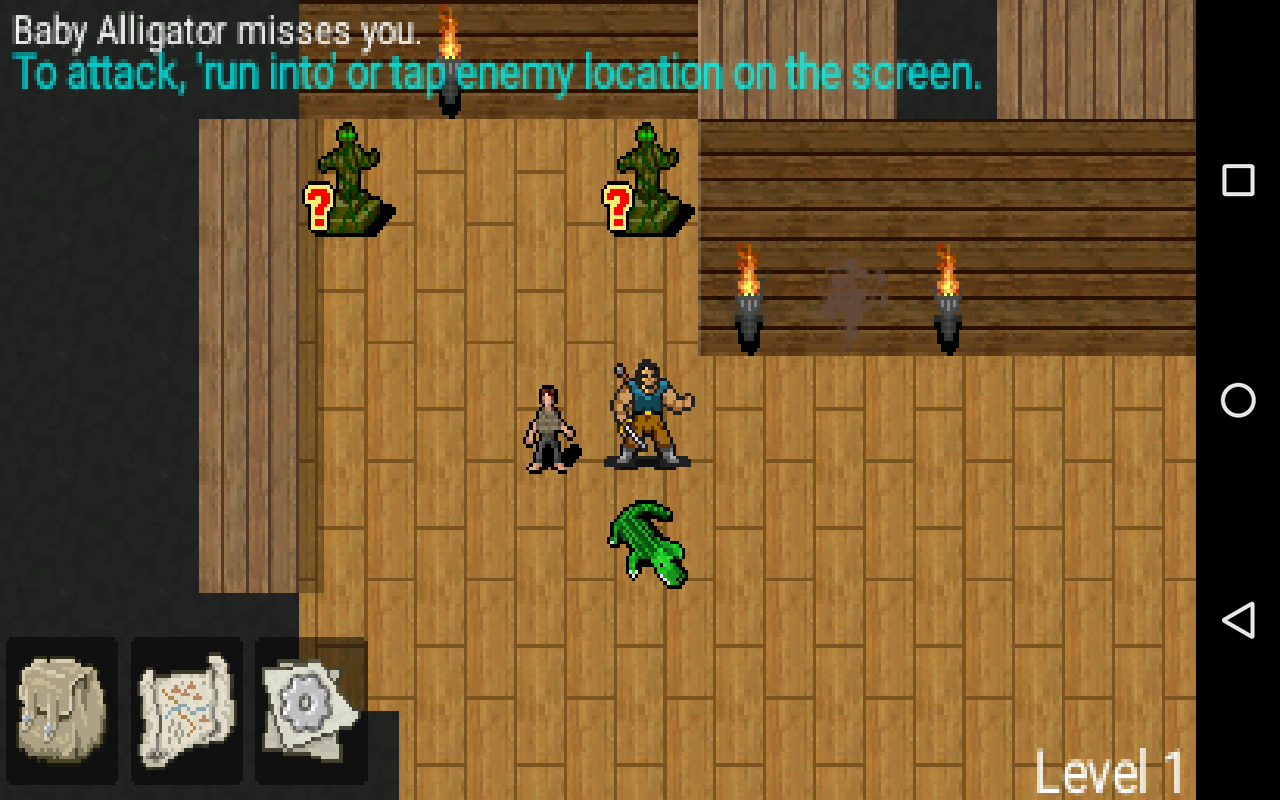Screen dimensions: 1280x800
Task: Open the backpack inventory
Action: tap(63, 710)
